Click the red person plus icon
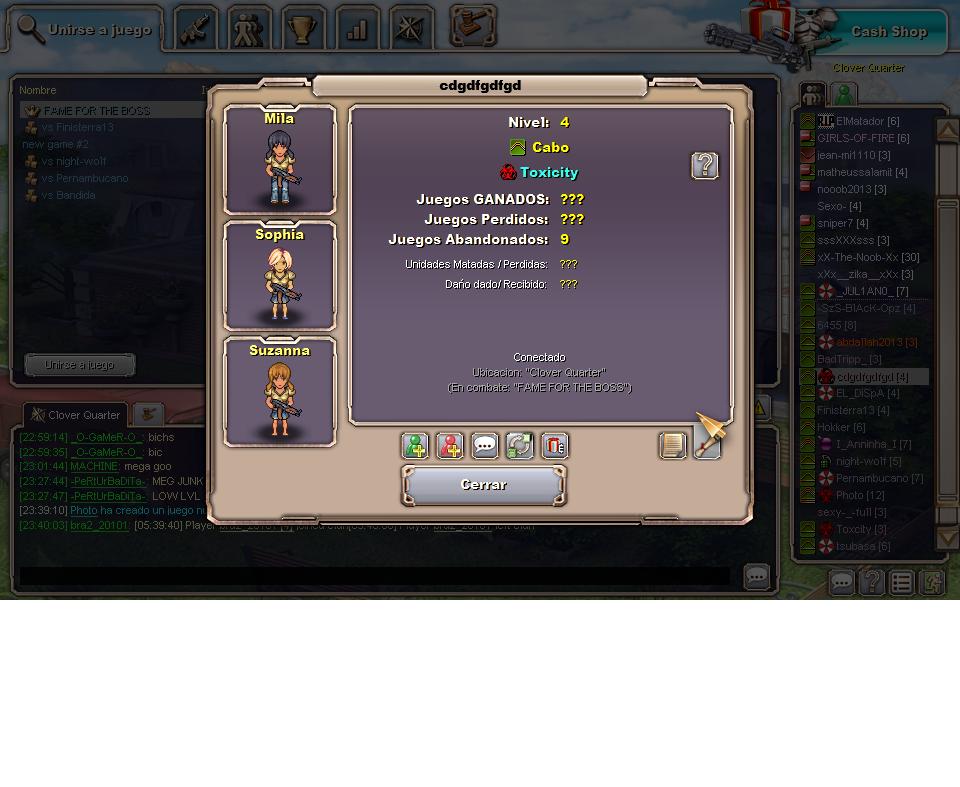 [450, 446]
